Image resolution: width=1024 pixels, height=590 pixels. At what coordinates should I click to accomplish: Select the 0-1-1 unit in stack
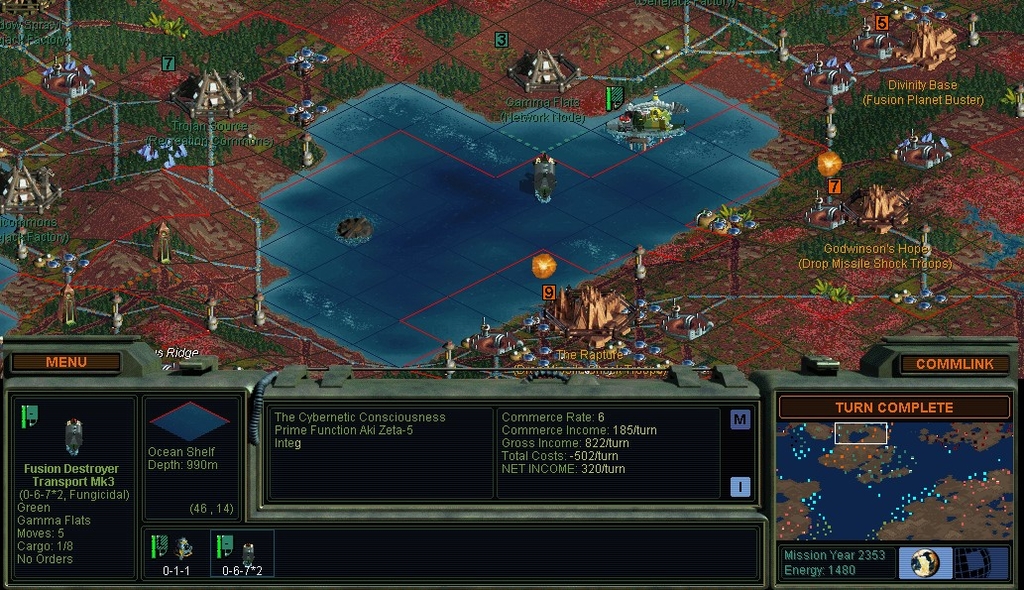(x=178, y=553)
